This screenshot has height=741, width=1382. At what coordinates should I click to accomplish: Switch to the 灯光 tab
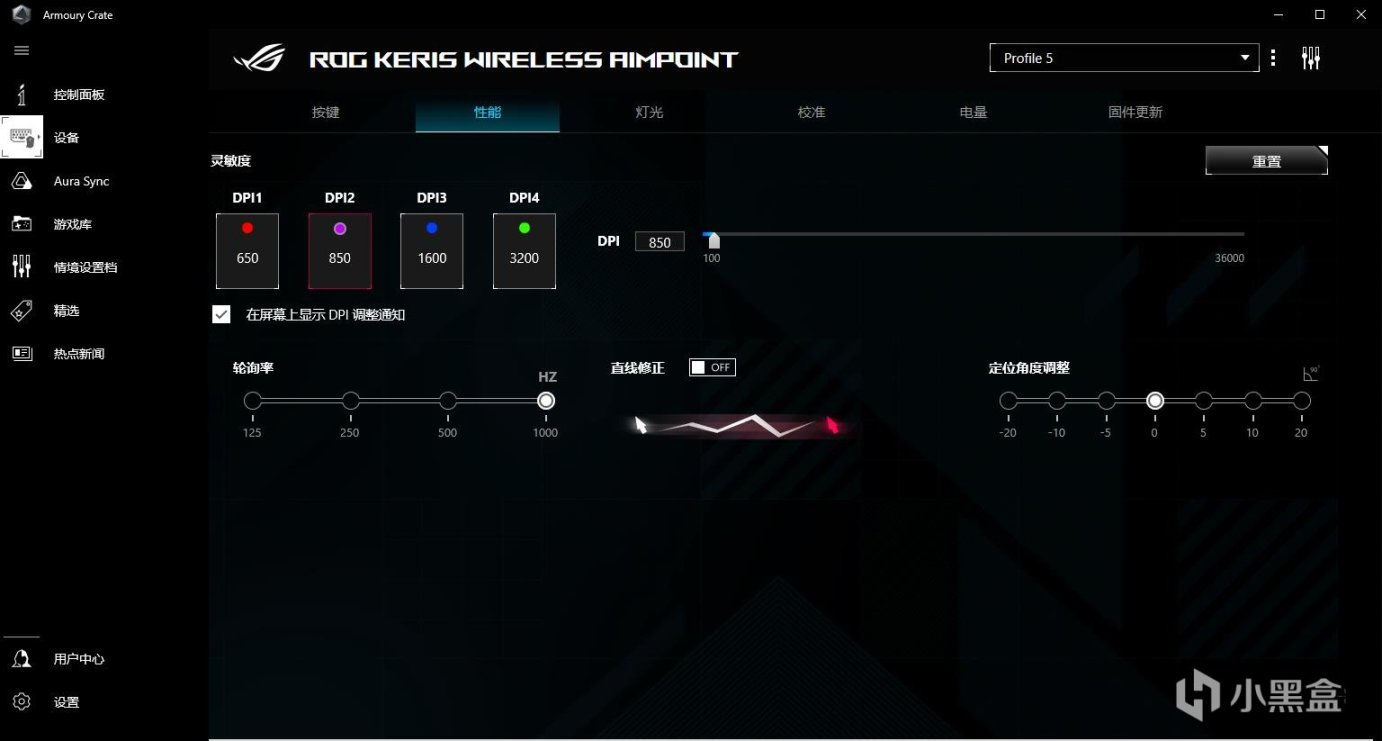coord(649,112)
